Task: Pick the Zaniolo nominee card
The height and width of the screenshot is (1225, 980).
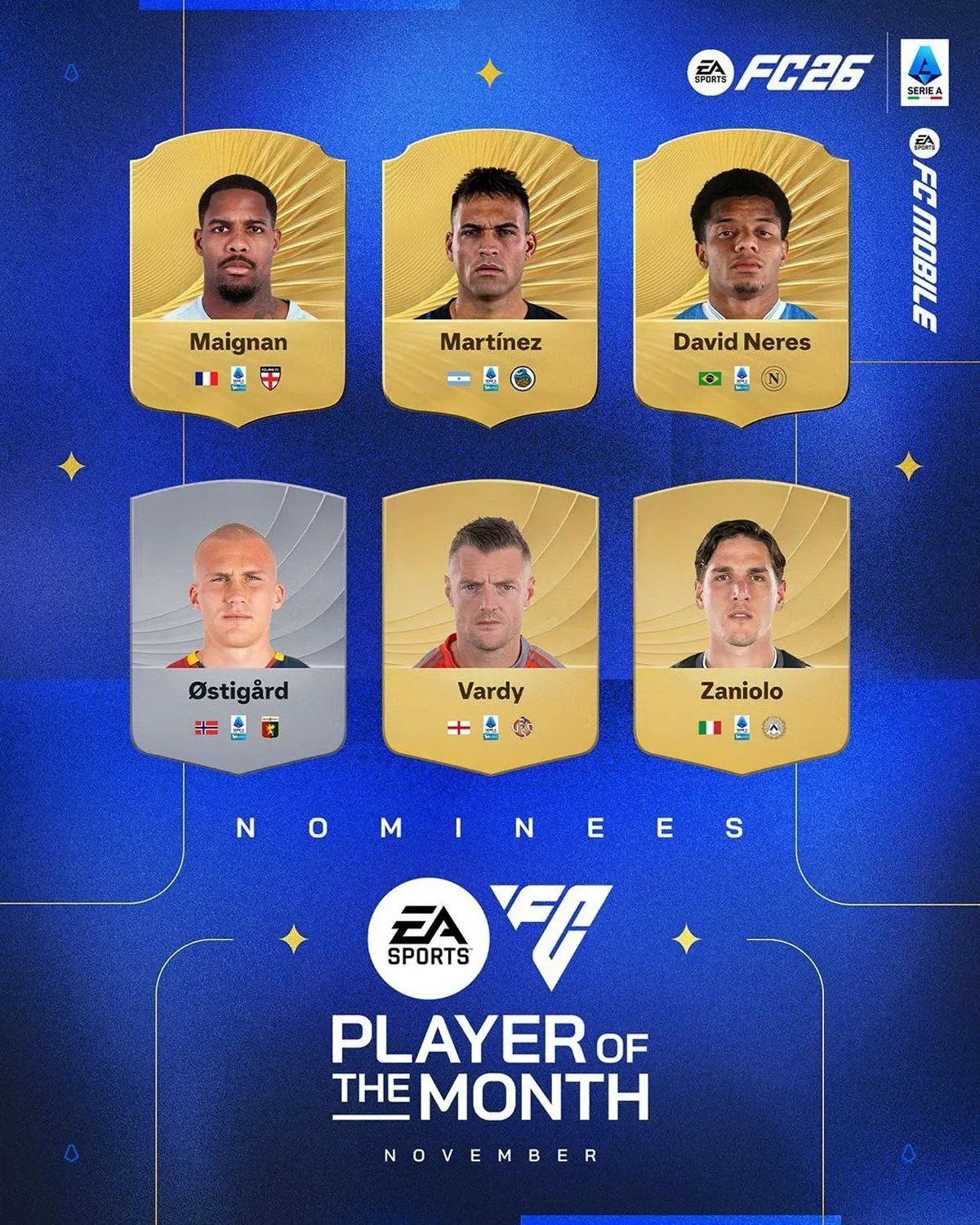Action: click(x=742, y=633)
